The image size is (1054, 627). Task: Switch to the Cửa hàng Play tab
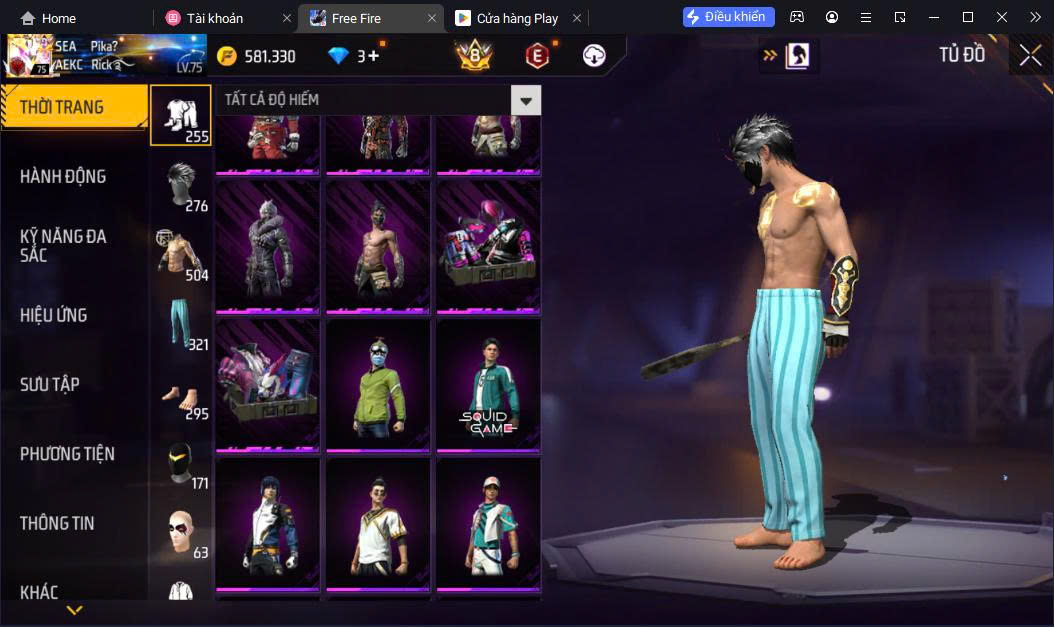(x=516, y=18)
